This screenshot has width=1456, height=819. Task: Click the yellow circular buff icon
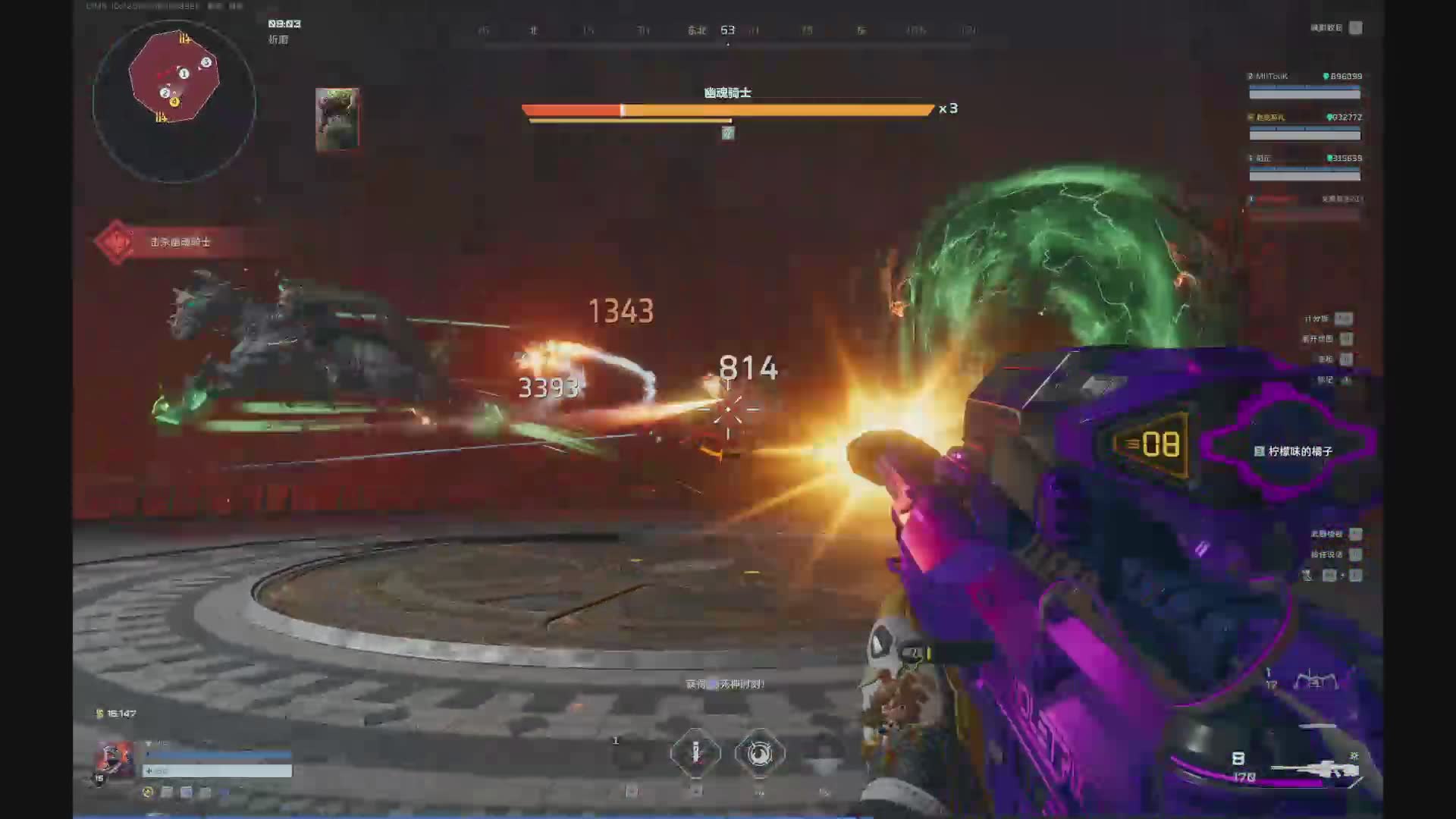(x=148, y=792)
